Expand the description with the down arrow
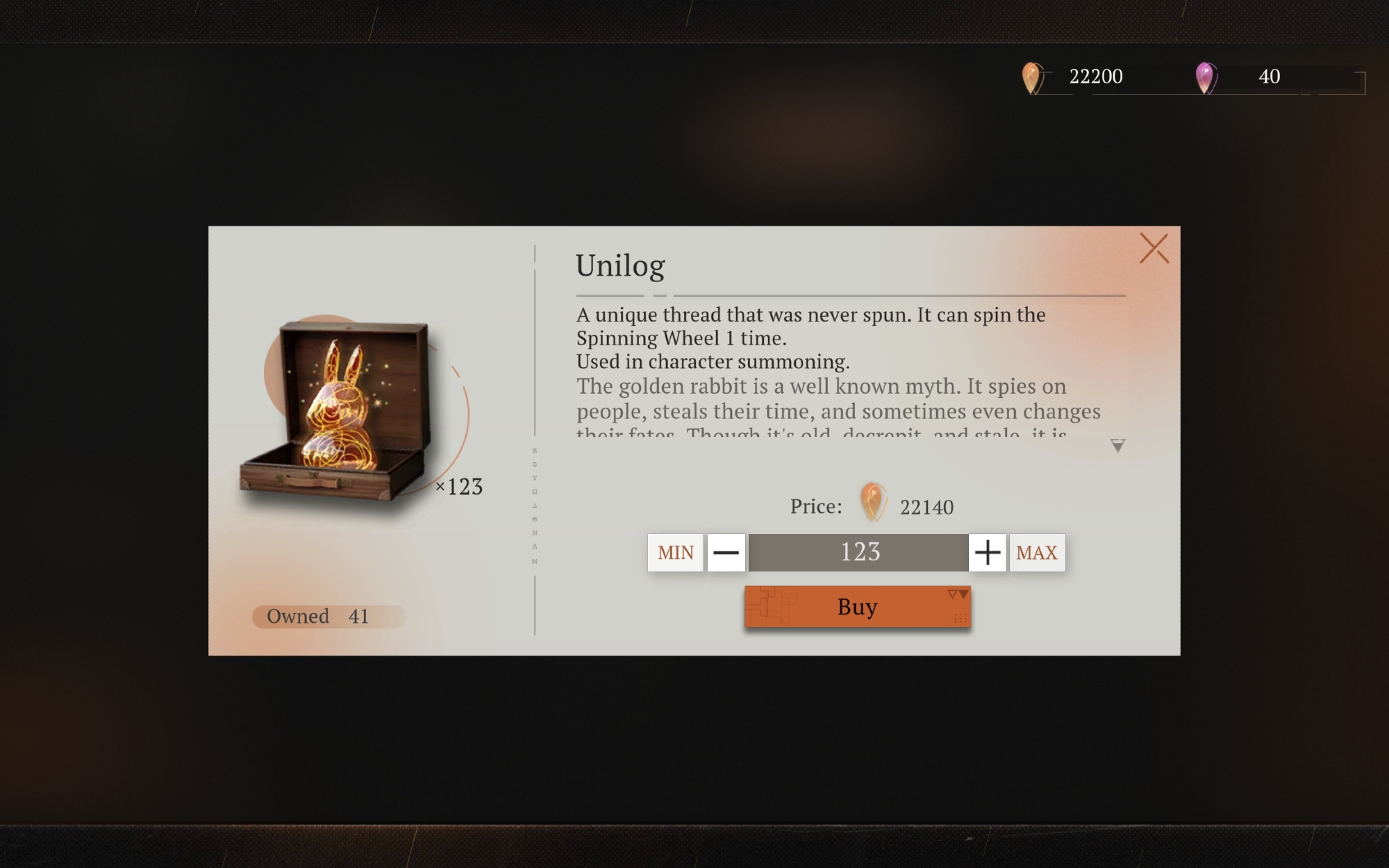Screen dimensions: 1389x868 pos(1117,446)
